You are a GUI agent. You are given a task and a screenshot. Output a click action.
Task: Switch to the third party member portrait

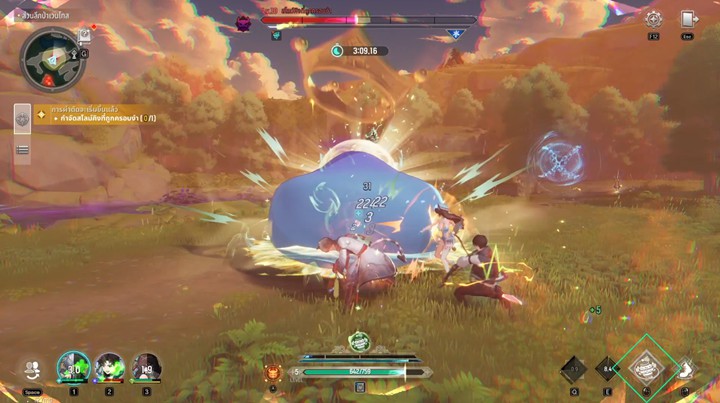[x=147, y=367]
